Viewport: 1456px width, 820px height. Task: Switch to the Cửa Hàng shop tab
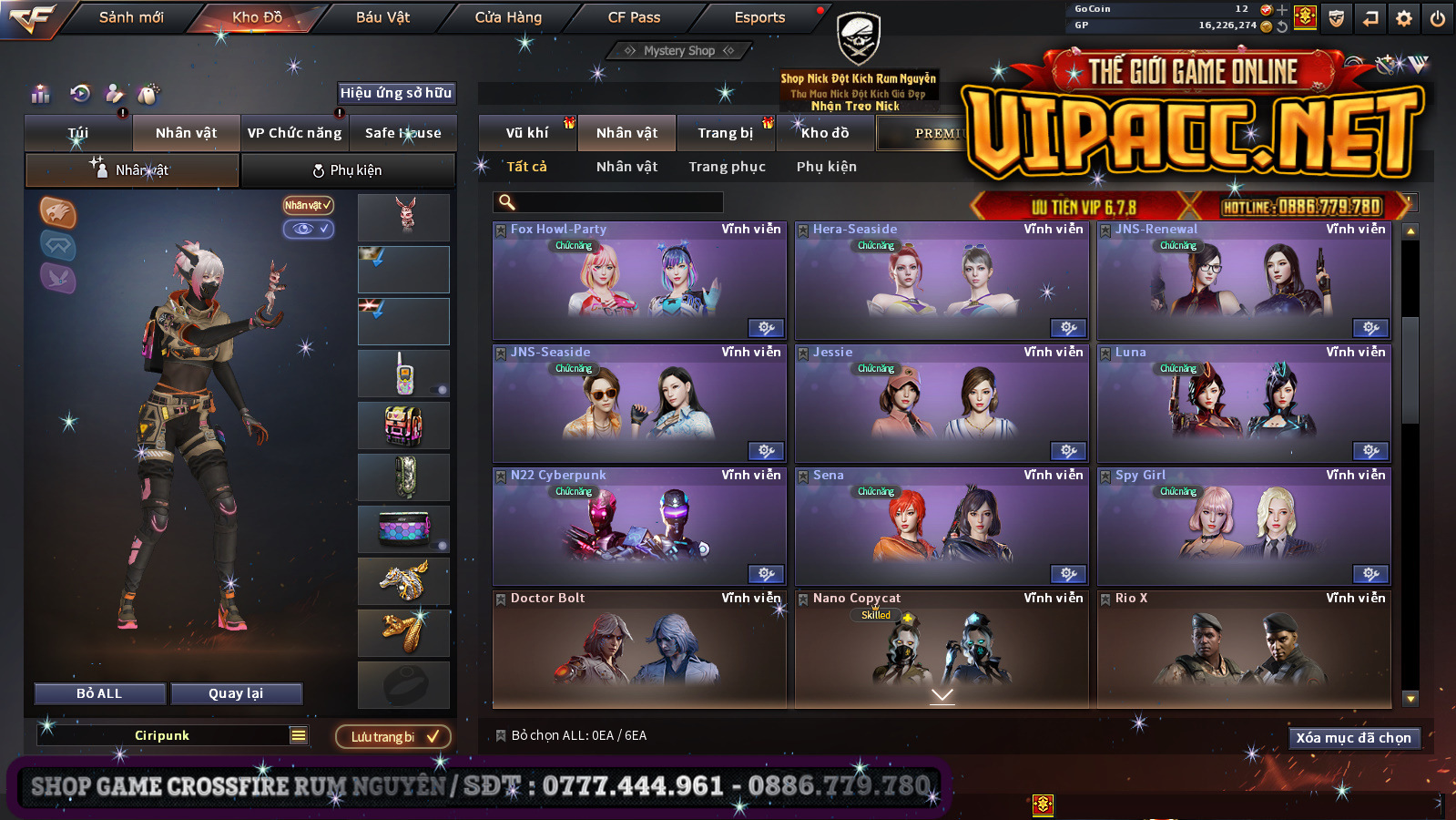(508, 17)
